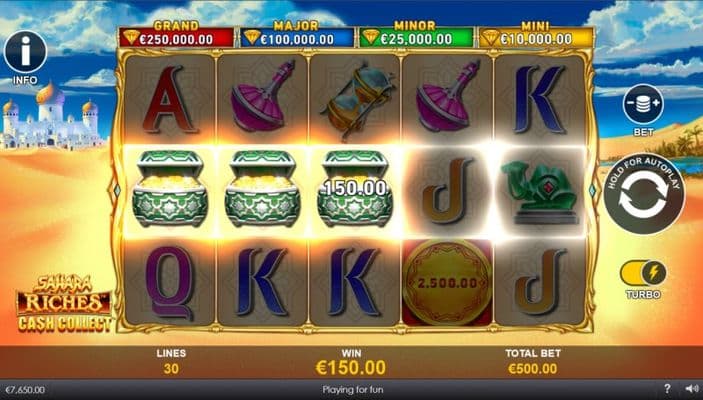Toggle Turbo mode
Viewport: 703px width, 400px height.
click(x=643, y=272)
